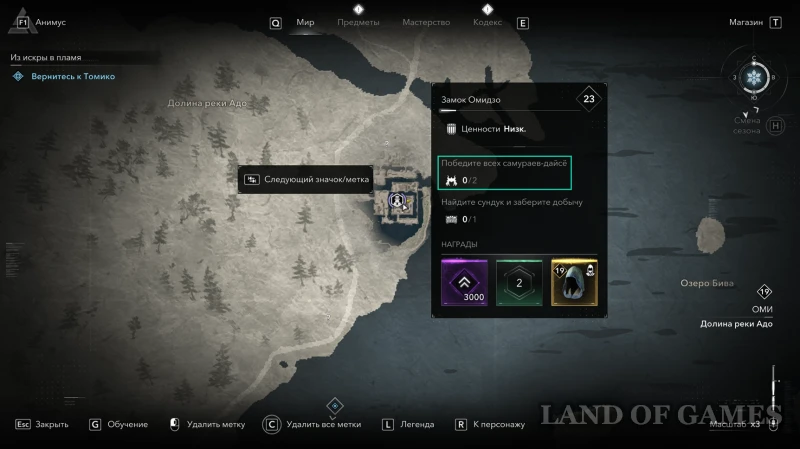Select the Победите всех самураев-дайсё objective
The image size is (800, 449).
click(x=505, y=171)
